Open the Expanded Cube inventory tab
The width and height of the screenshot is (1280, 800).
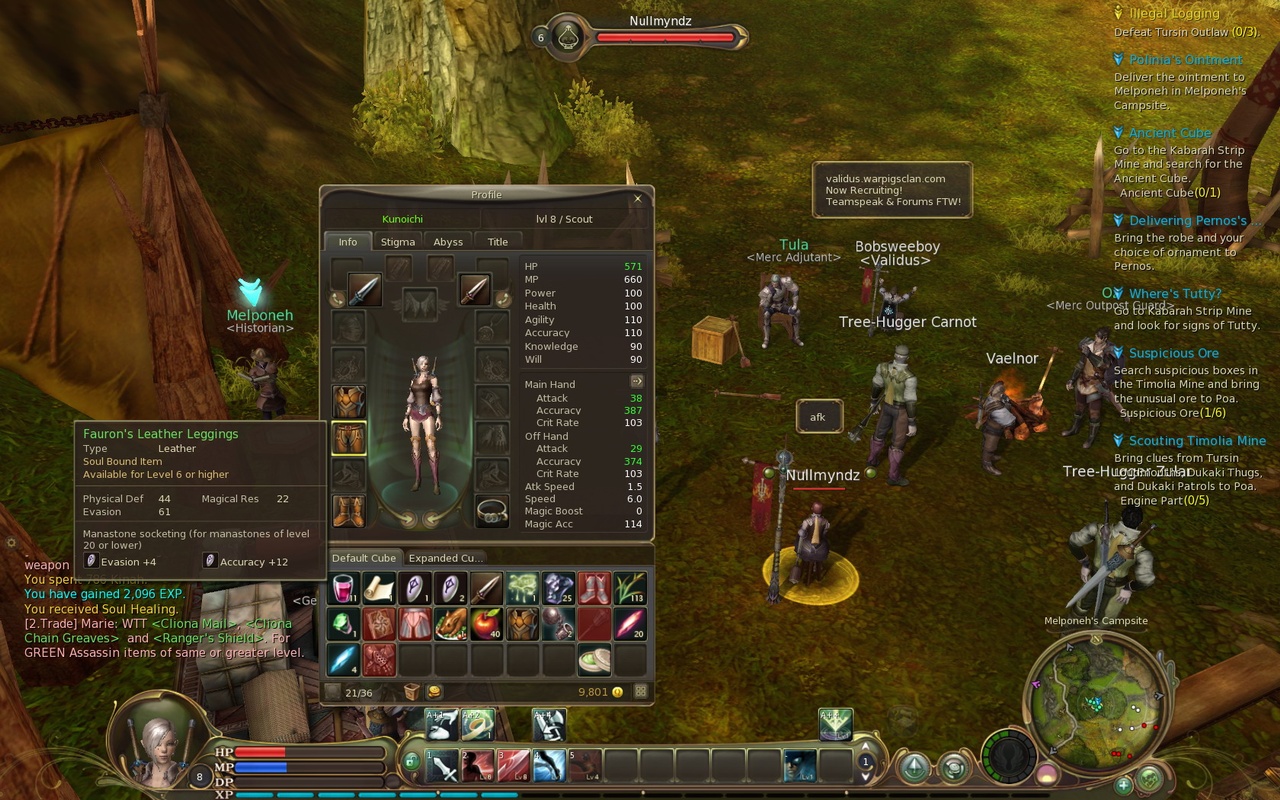coord(447,558)
